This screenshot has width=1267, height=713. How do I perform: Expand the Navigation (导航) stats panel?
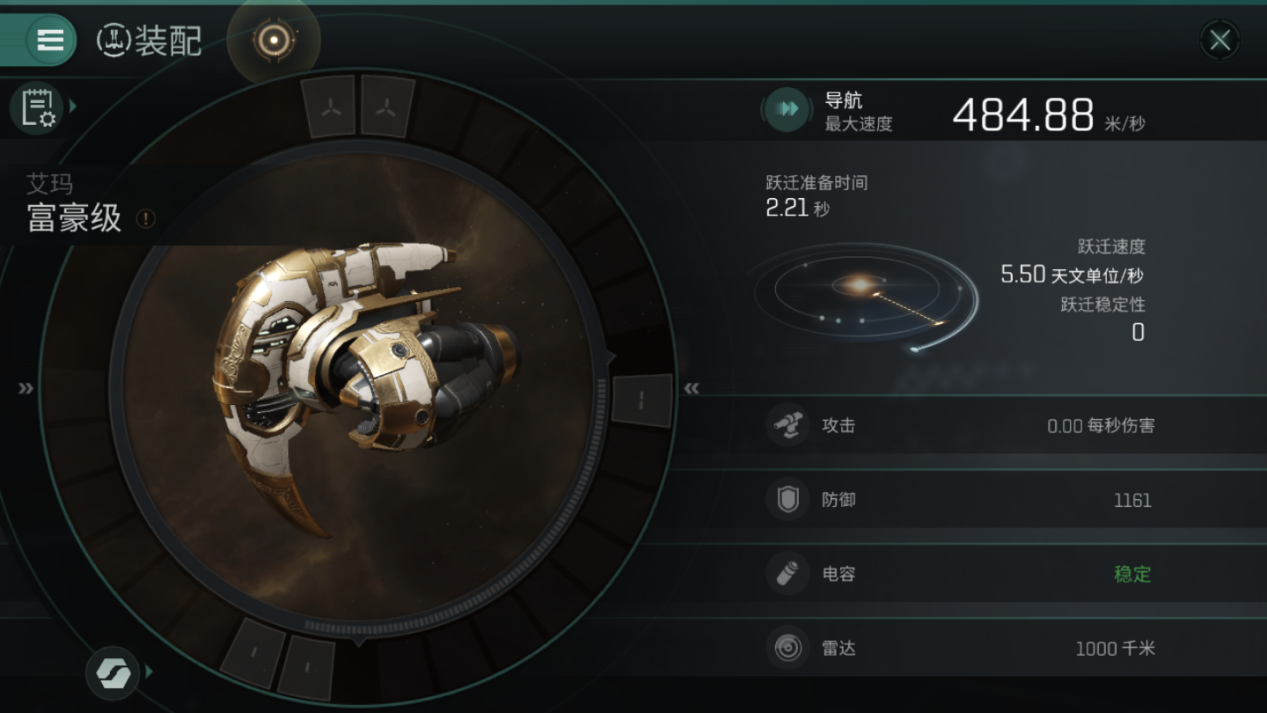(788, 109)
